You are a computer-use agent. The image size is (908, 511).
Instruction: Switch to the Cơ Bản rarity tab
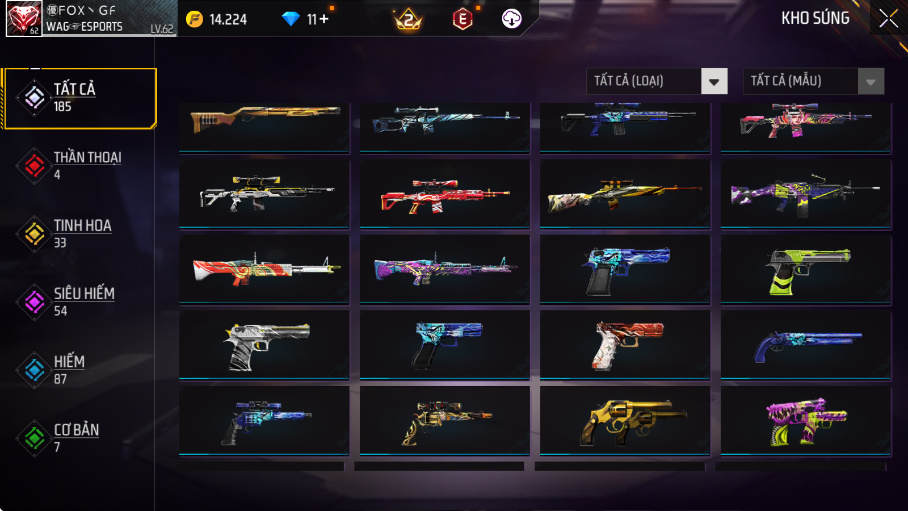click(80, 438)
